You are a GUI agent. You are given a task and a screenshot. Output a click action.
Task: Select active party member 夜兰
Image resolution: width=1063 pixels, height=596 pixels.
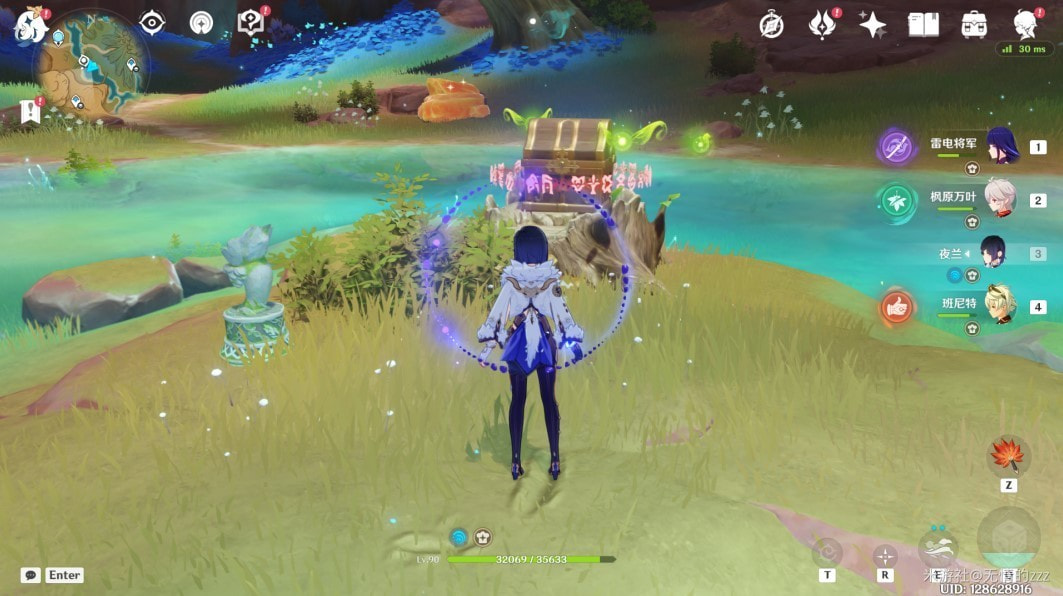tap(992, 252)
